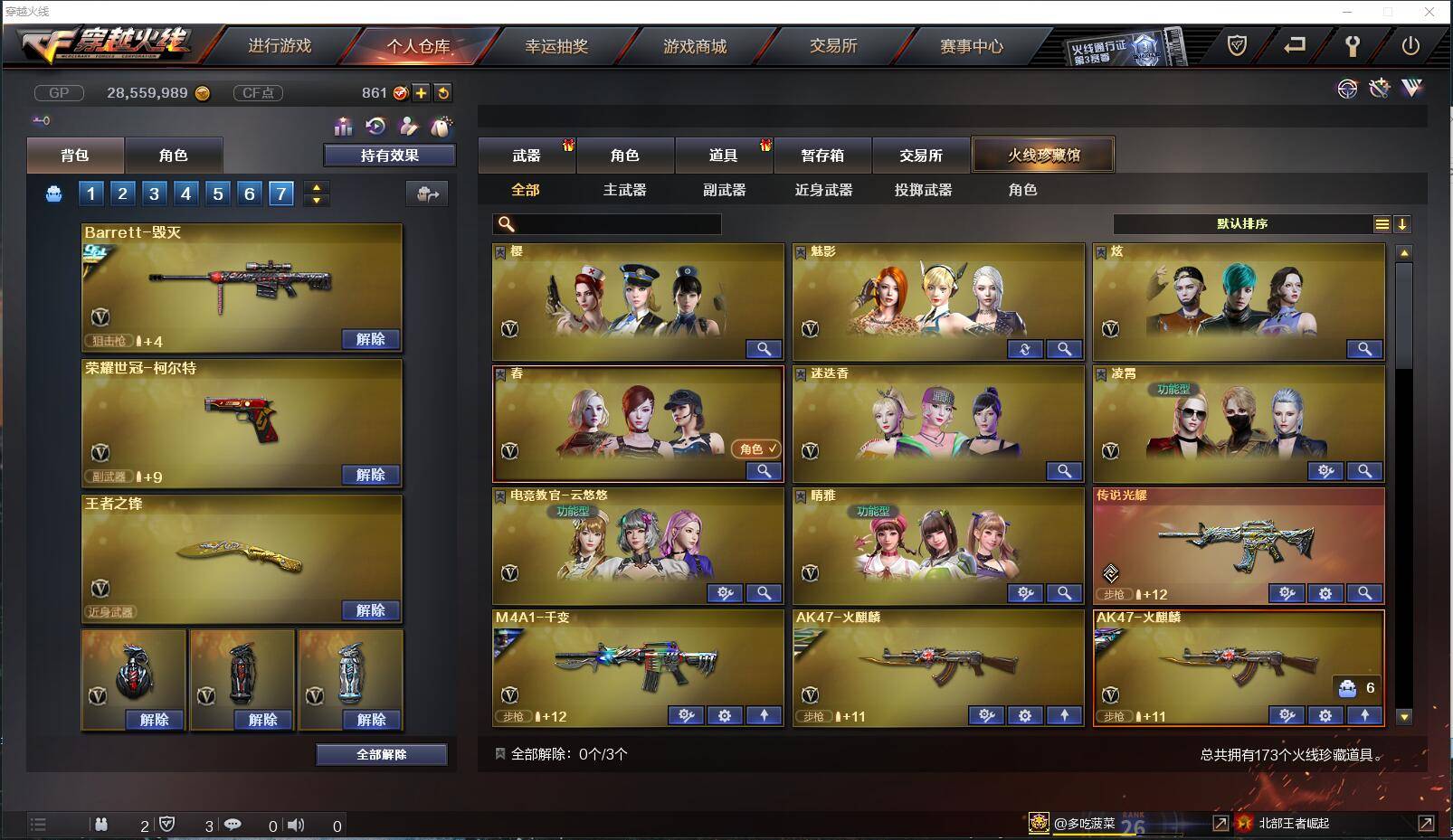The image size is (1453, 840).
Task: Click the dog tag icon above the backpack
Action: coord(443,127)
